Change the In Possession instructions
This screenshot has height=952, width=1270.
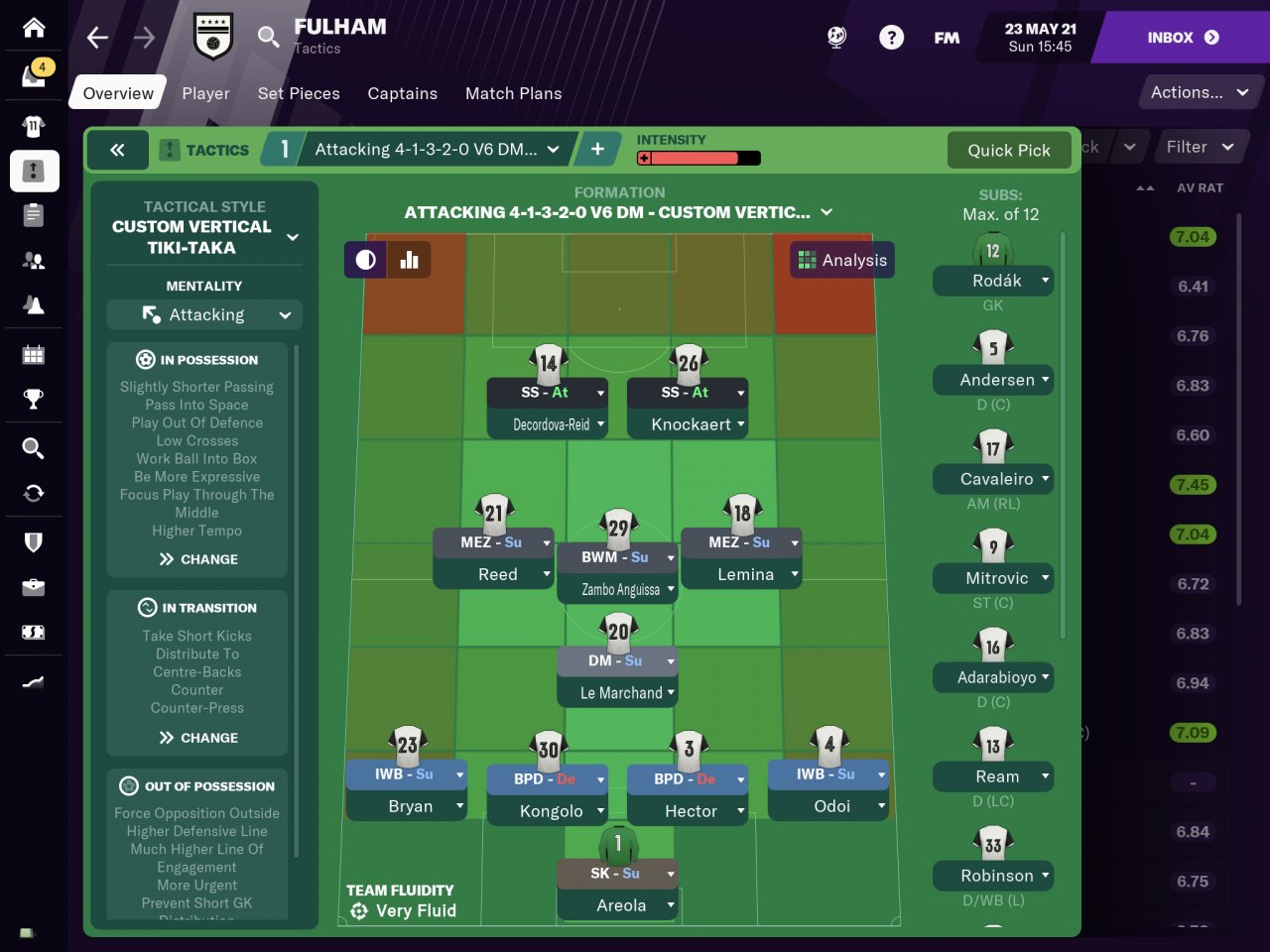(198, 559)
